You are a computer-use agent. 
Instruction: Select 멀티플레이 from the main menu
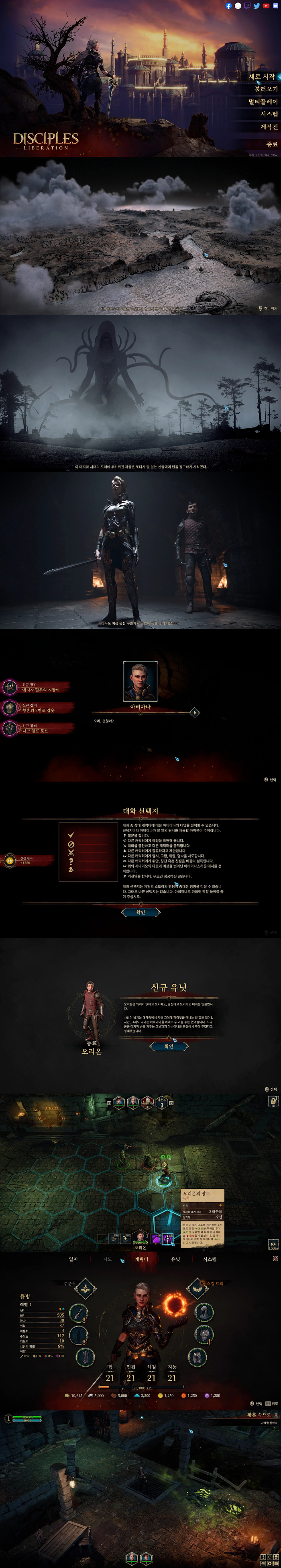(x=263, y=102)
